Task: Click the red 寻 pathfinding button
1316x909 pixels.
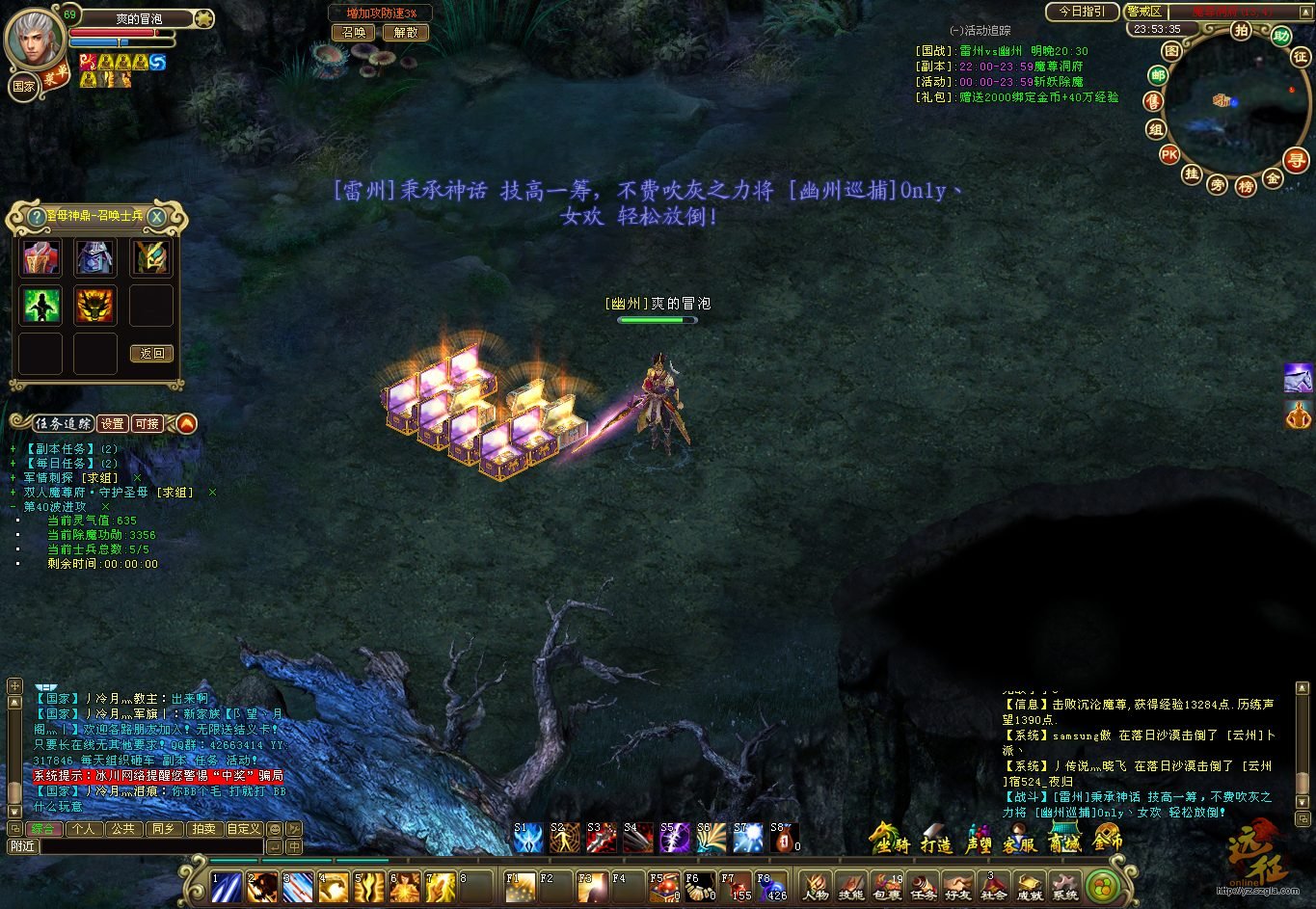Action: click(x=1298, y=161)
